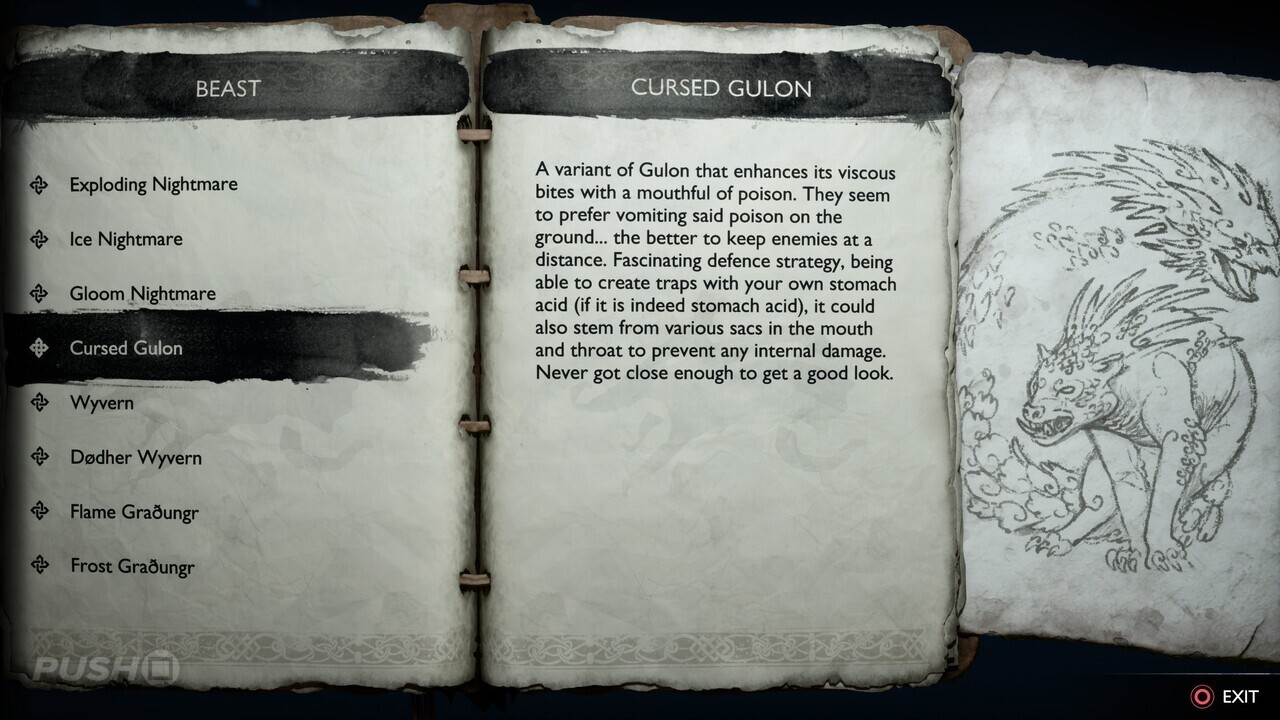Screen dimensions: 1280x720
Task: Click the rune icon beside Frost Graðungr
Action: pos(40,567)
